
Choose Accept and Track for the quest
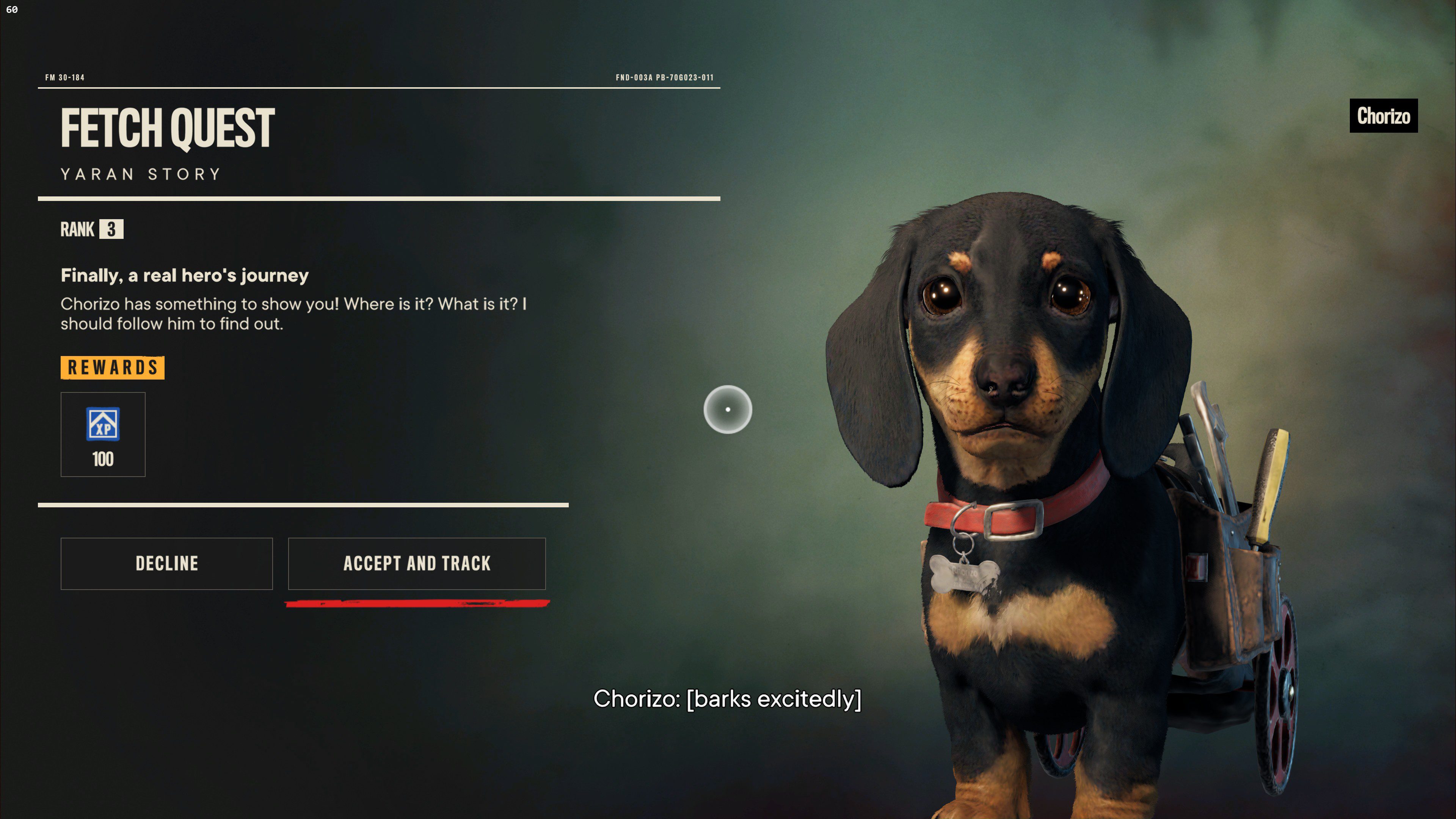pyautogui.click(x=417, y=563)
